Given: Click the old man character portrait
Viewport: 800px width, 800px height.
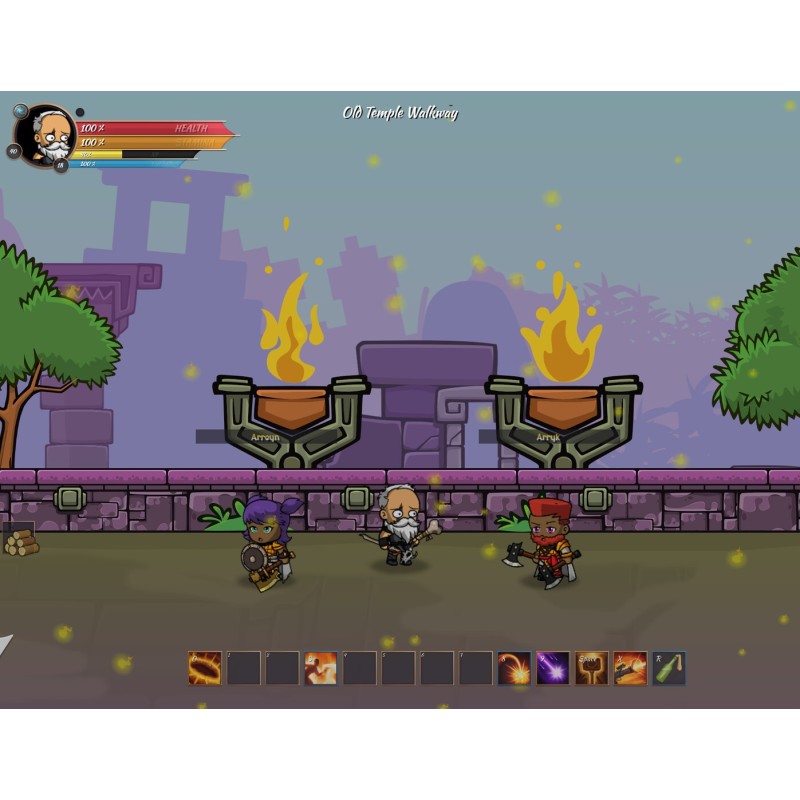Looking at the screenshot, I should (x=46, y=135).
